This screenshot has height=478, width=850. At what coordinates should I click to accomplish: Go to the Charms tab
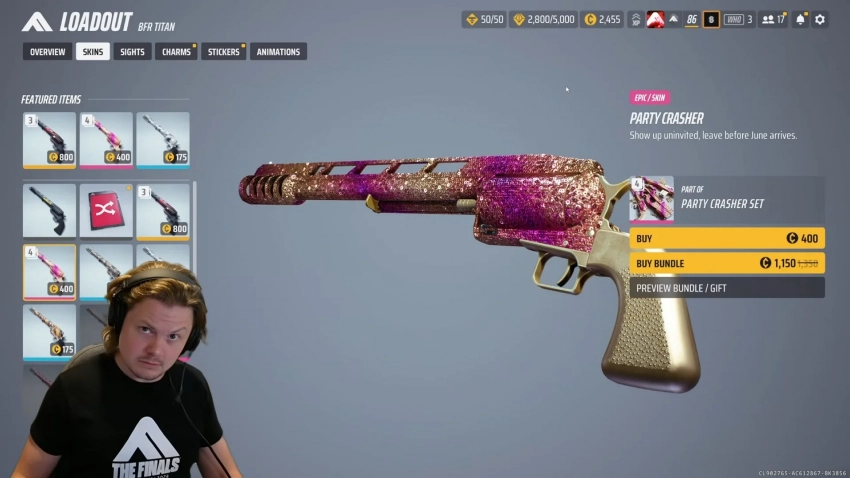(x=175, y=52)
